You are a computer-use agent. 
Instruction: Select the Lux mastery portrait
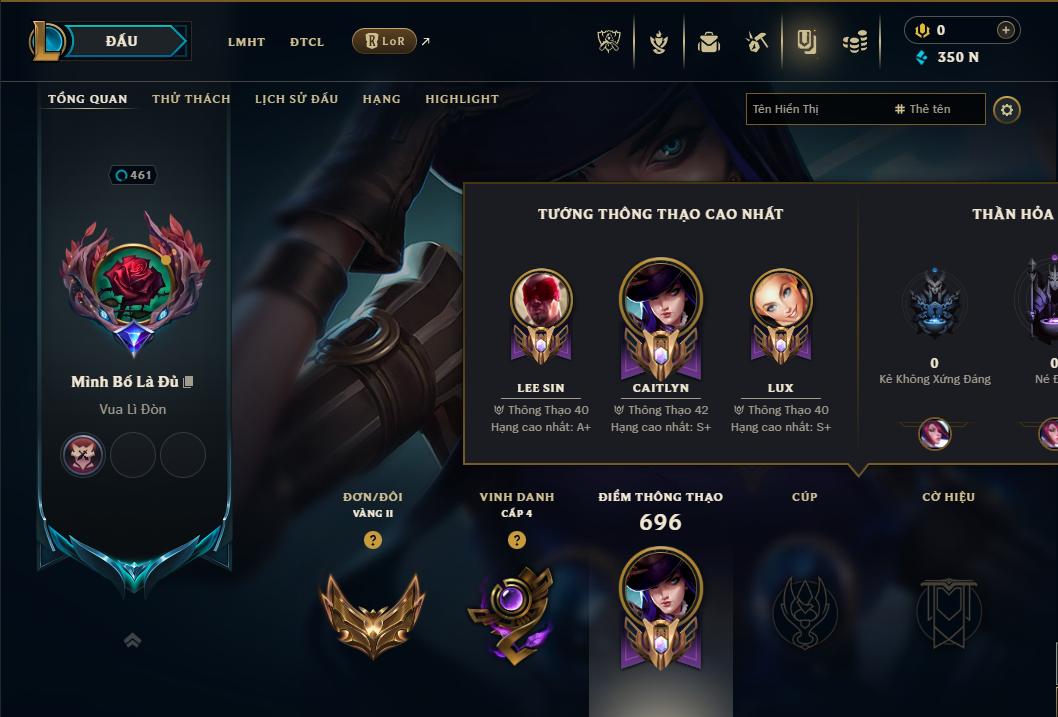(781, 300)
